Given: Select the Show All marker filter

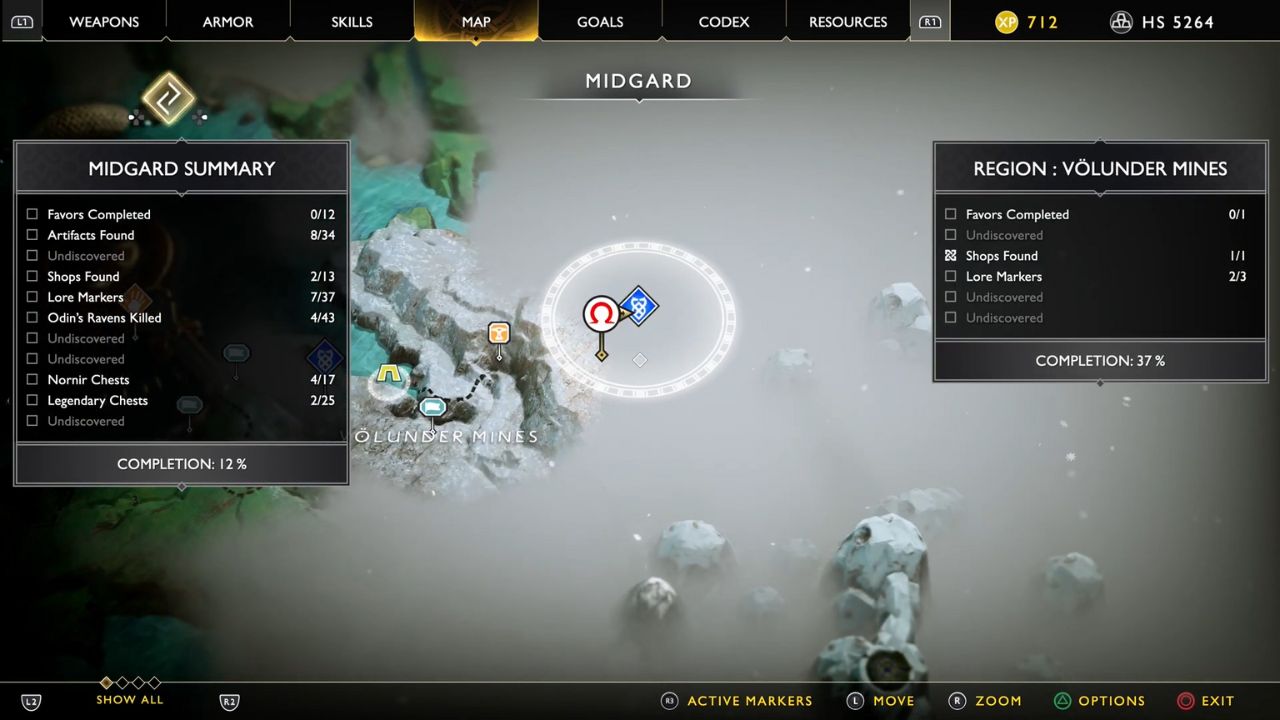Looking at the screenshot, I should tap(130, 699).
